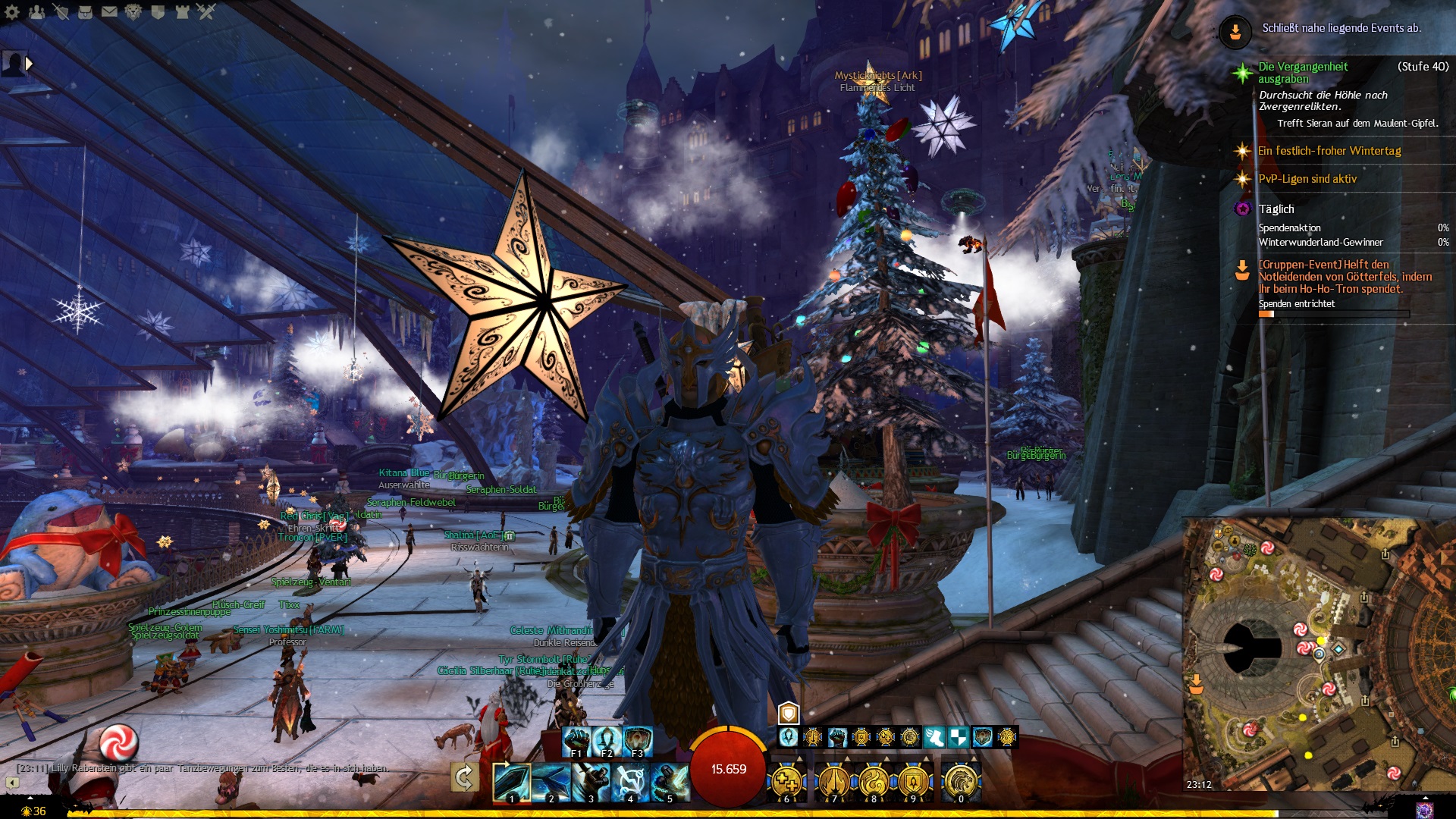1456x819 pixels.
Task: Click the weapon swap button
Action: click(464, 778)
